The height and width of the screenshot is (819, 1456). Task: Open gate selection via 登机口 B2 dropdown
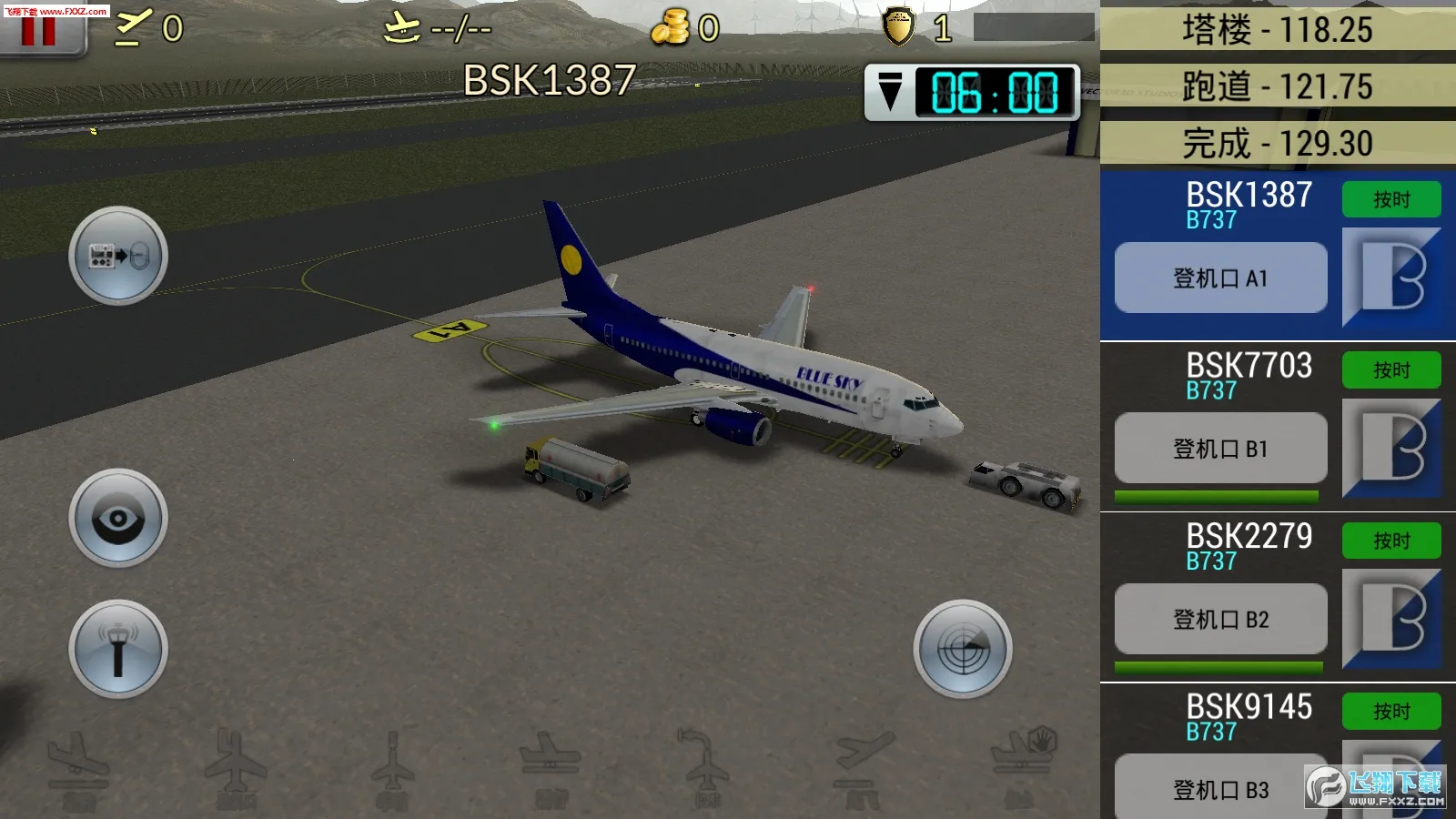tap(1219, 619)
